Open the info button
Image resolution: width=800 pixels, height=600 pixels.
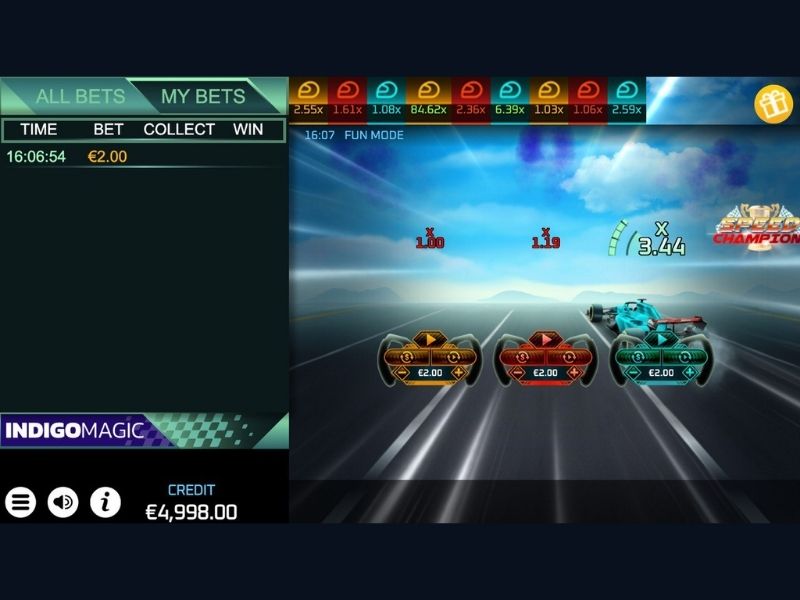click(x=105, y=502)
